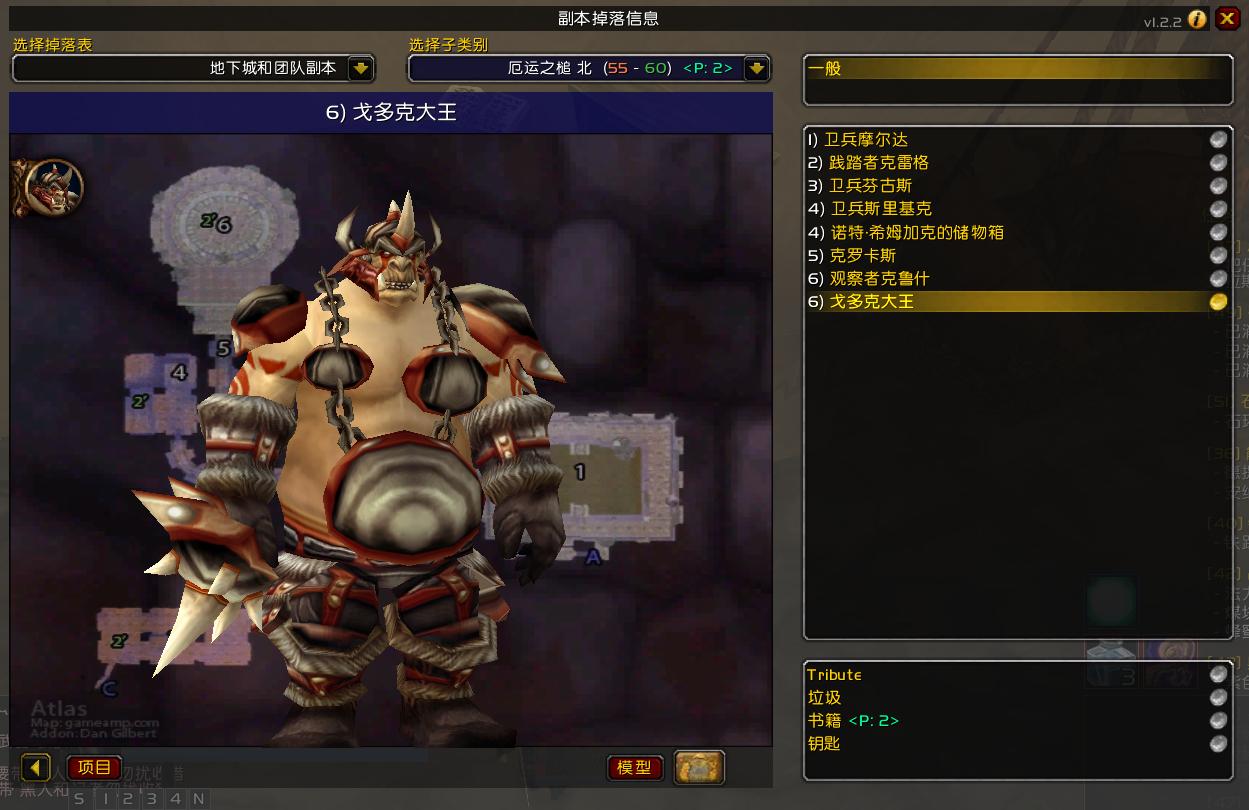Click the 项目 button

[x=94, y=768]
